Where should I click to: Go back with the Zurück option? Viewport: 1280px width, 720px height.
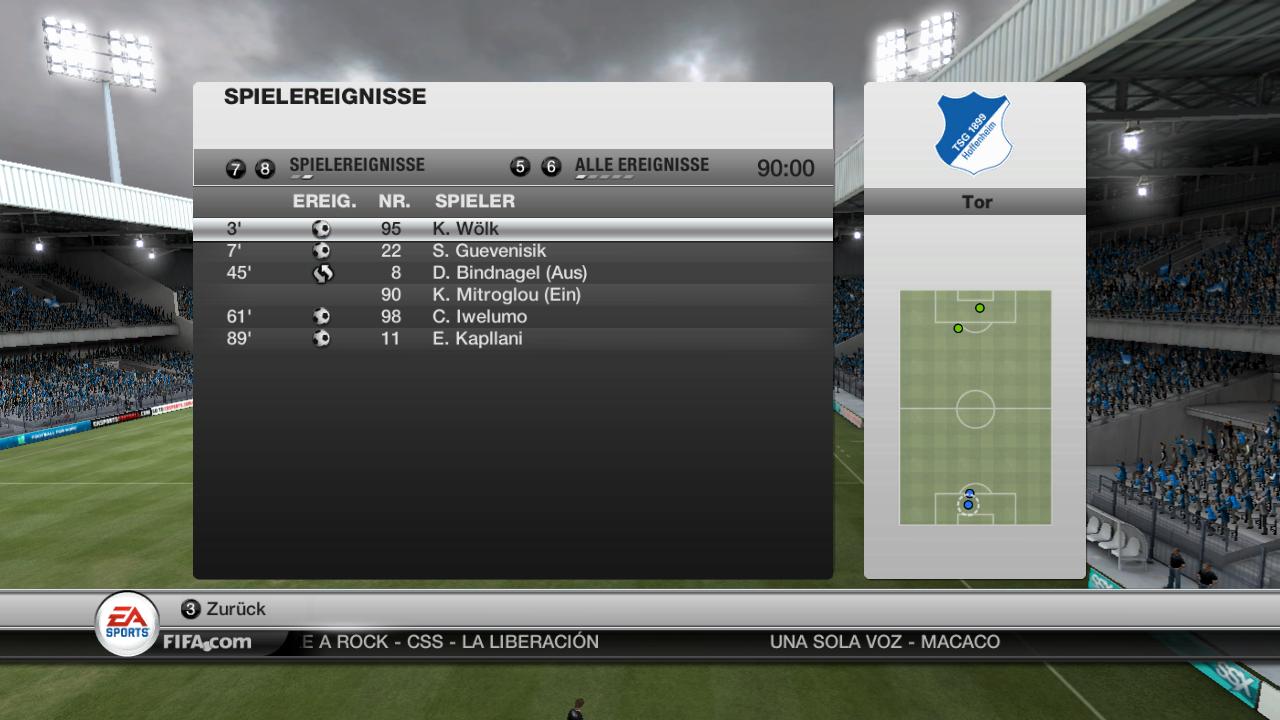pyautogui.click(x=235, y=609)
